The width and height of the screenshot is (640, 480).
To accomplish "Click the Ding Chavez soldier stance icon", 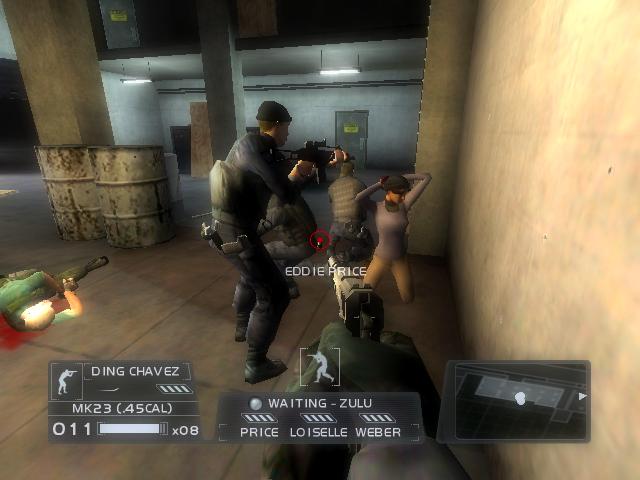I will [68, 380].
